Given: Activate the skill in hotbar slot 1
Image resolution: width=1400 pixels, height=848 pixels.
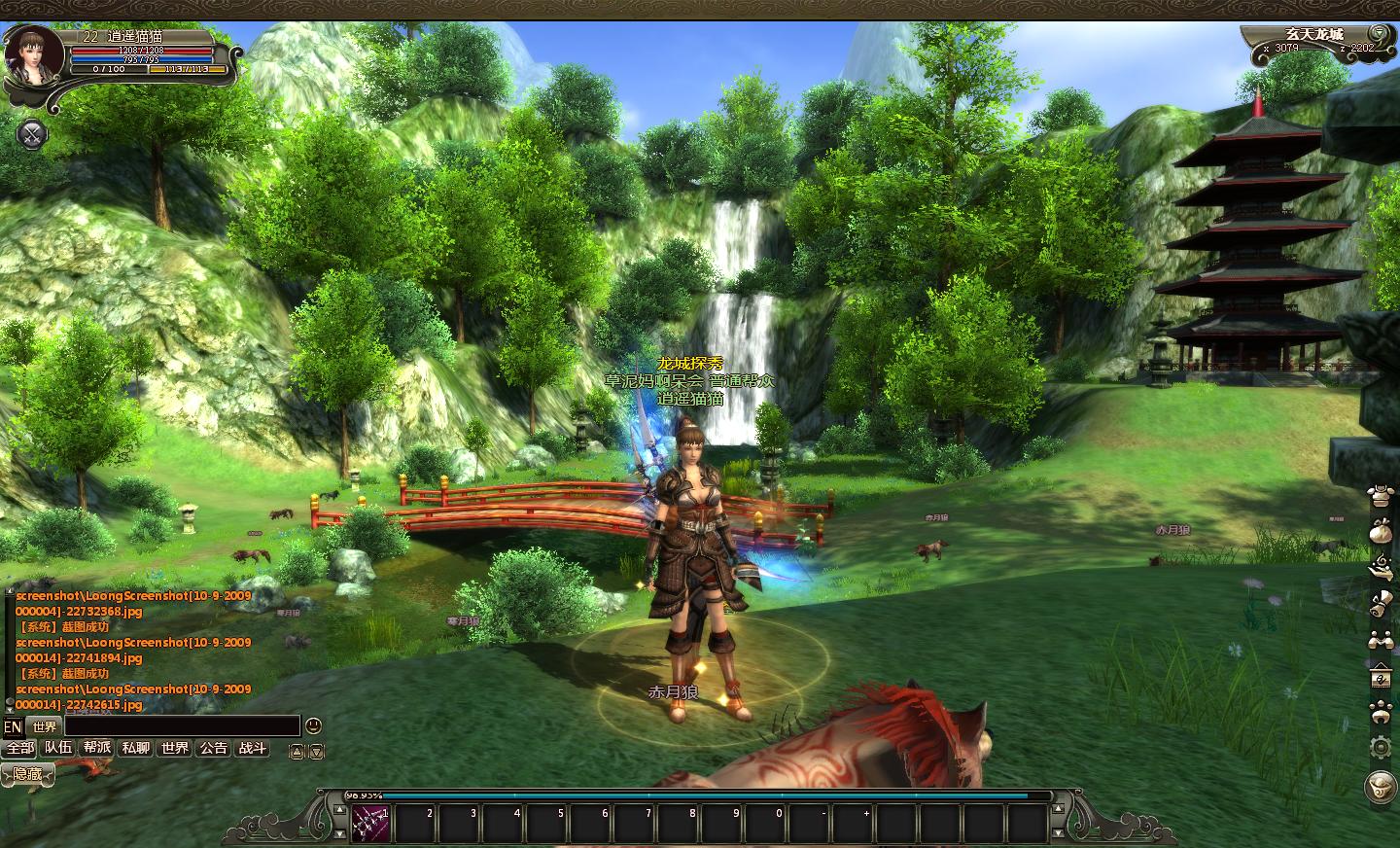Looking at the screenshot, I should [x=371, y=824].
